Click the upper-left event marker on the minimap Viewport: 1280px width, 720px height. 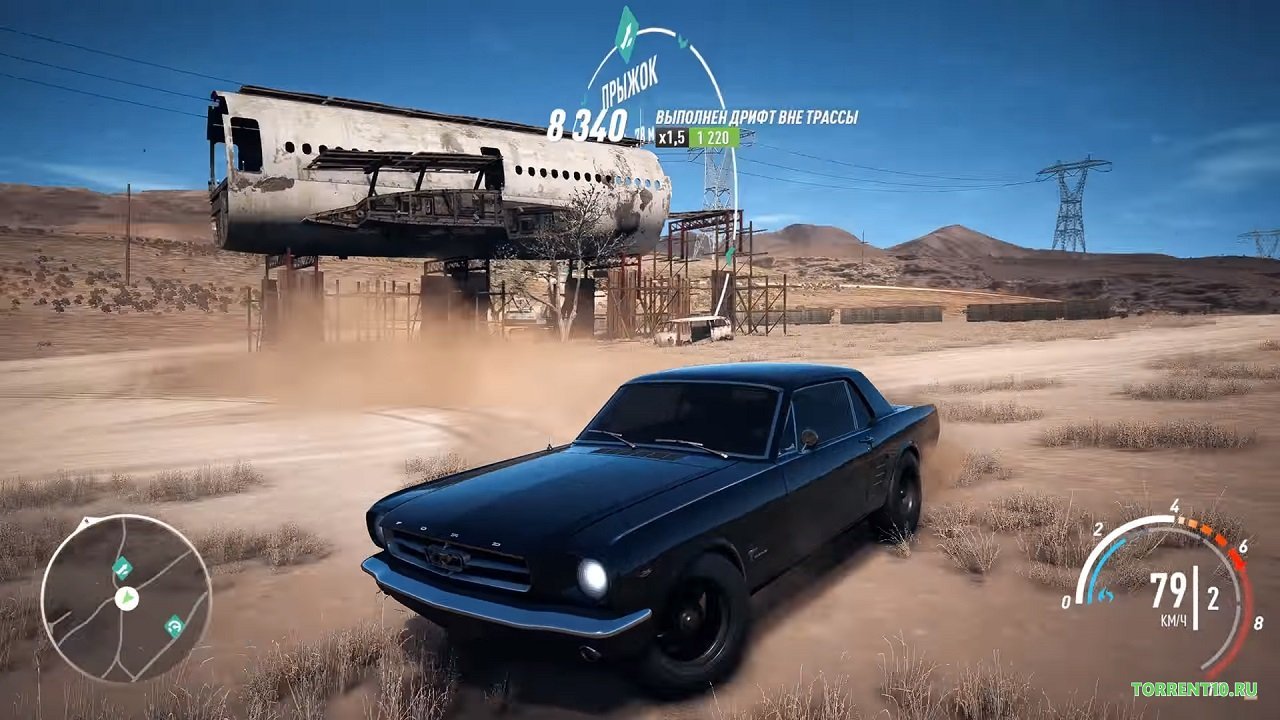click(x=123, y=568)
